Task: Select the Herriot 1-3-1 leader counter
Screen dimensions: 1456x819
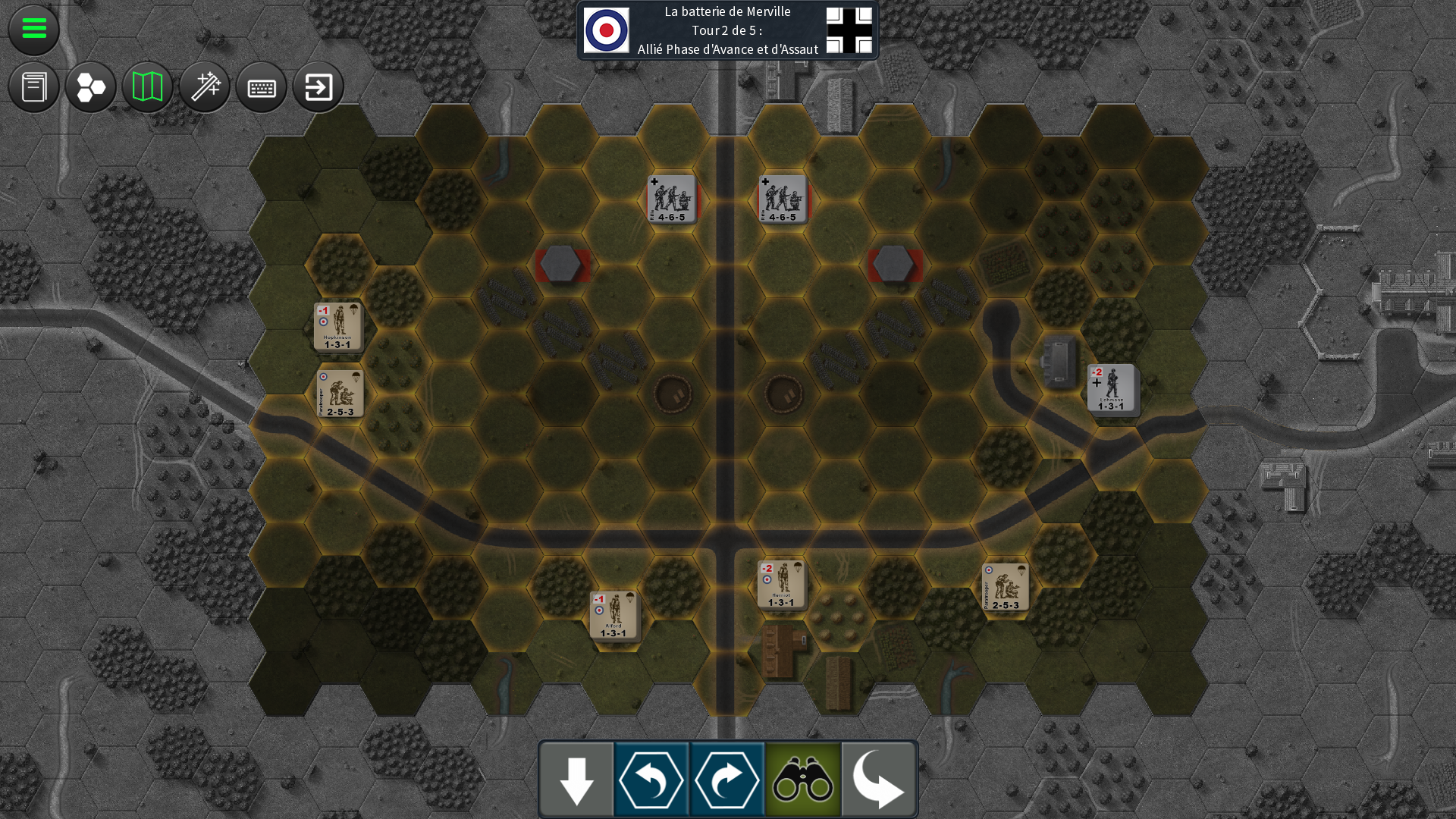Action: coord(781,584)
